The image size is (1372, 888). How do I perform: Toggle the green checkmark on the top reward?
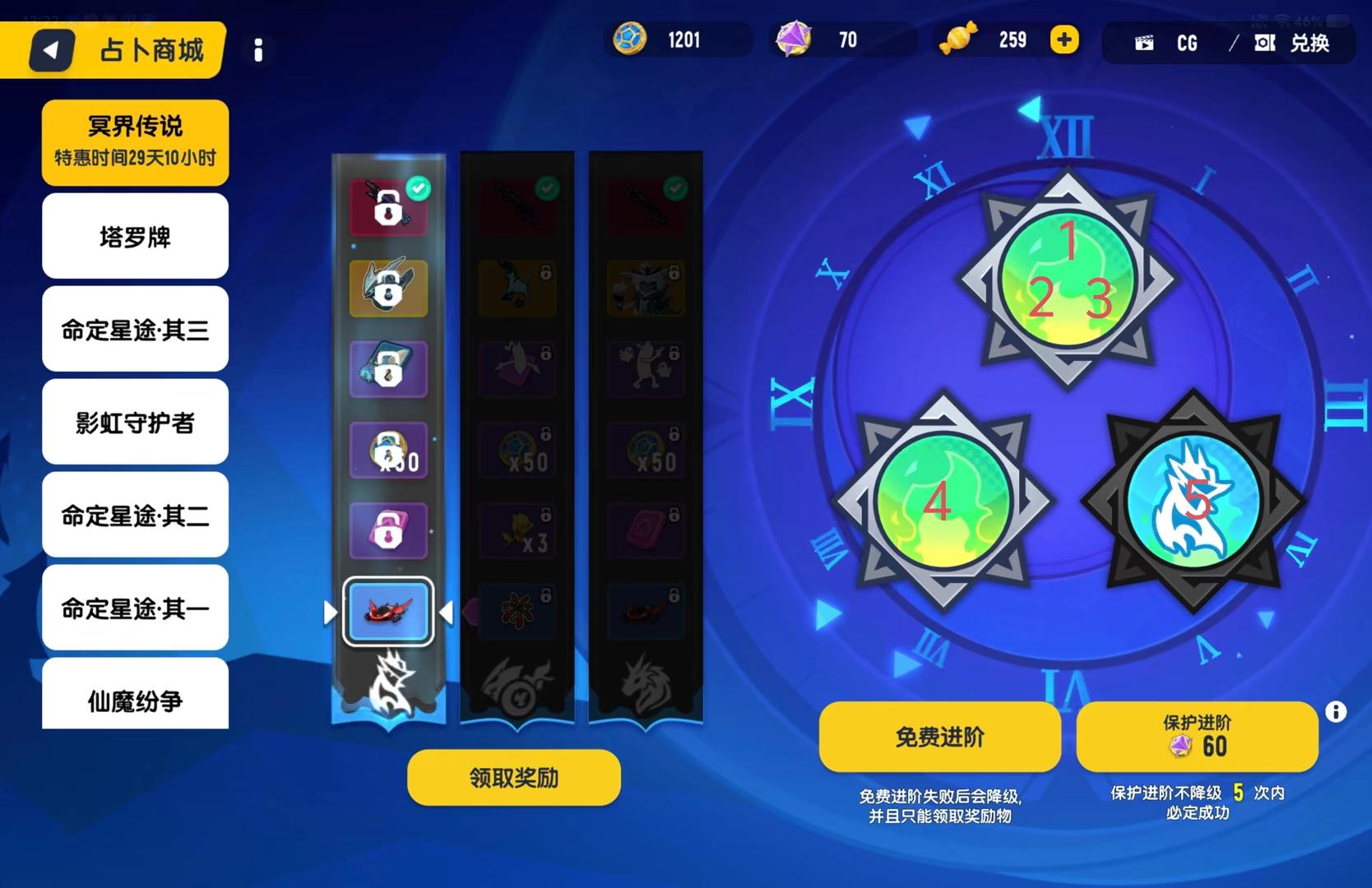pos(419,188)
